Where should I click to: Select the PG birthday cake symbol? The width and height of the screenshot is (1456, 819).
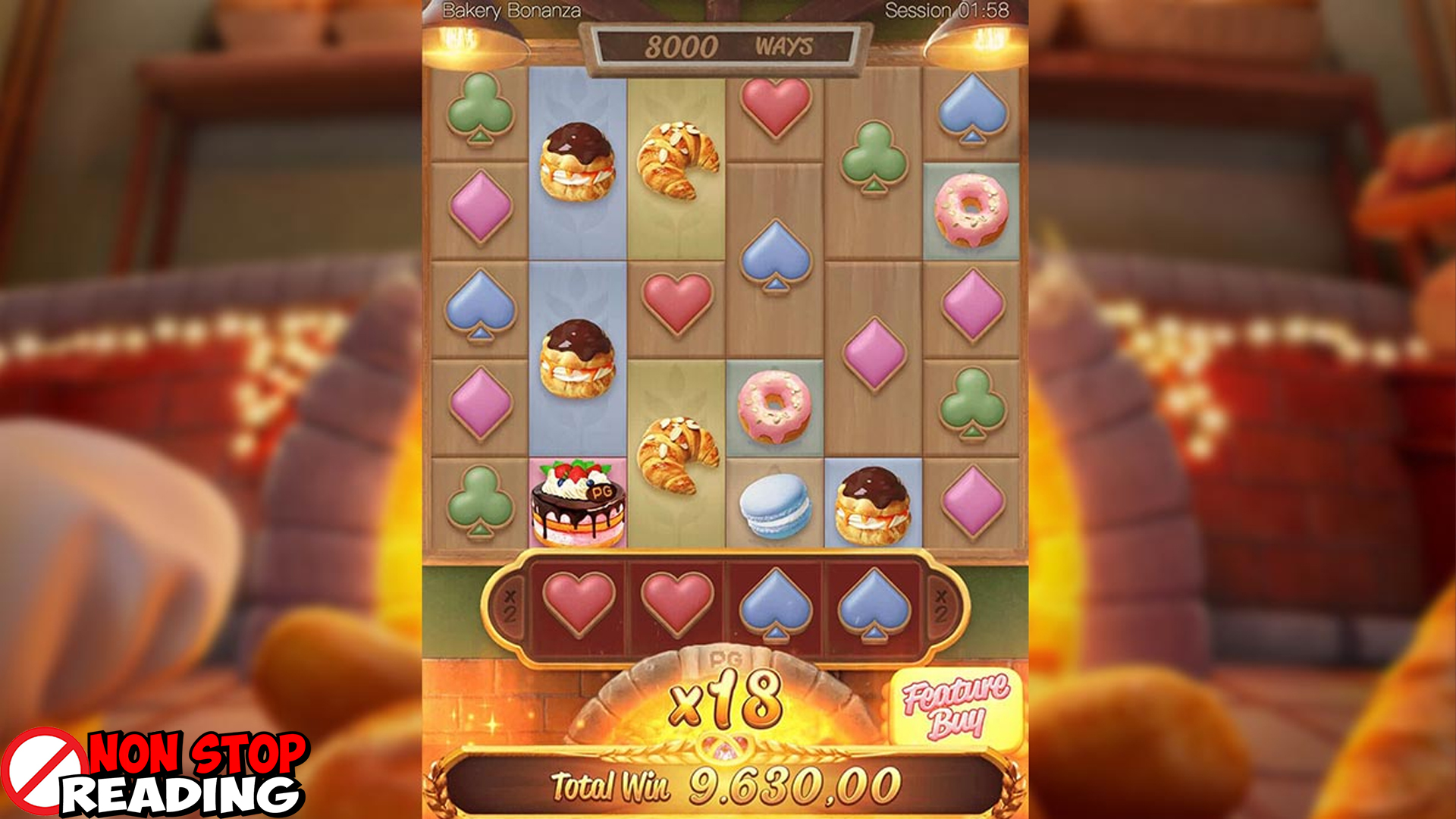579,500
